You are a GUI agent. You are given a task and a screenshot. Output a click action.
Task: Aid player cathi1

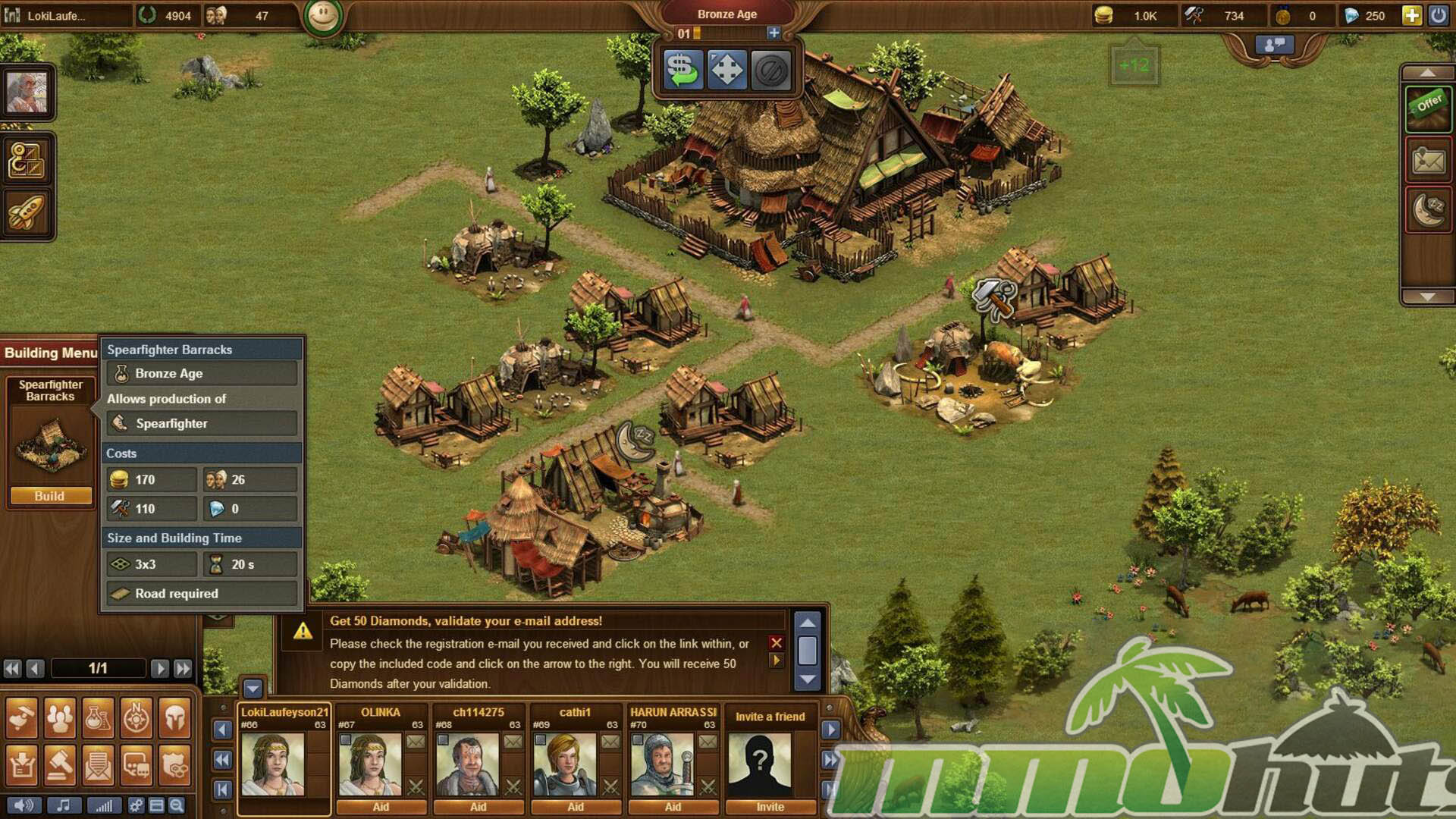[x=576, y=807]
